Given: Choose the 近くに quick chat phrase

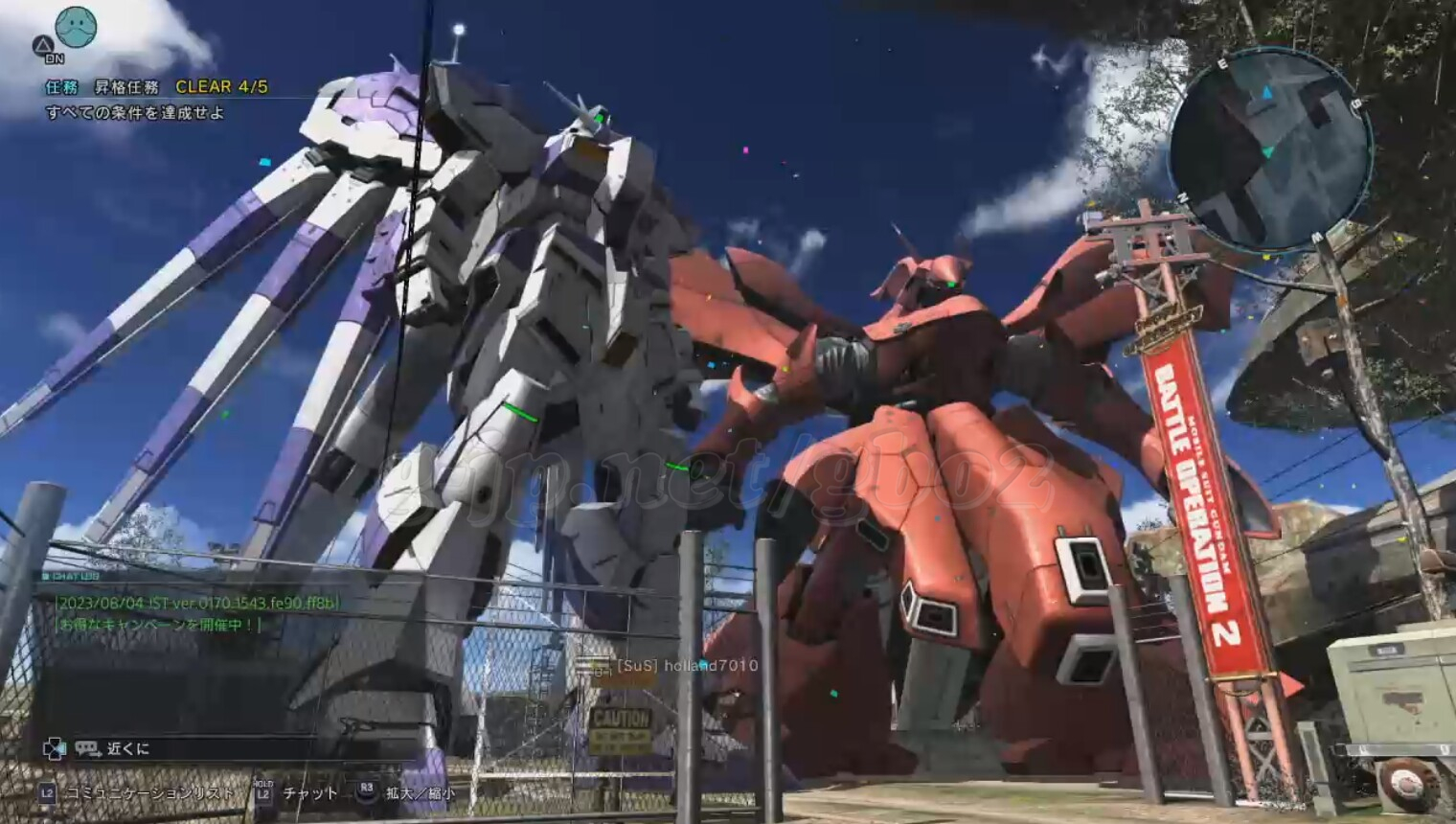Looking at the screenshot, I should (128, 748).
